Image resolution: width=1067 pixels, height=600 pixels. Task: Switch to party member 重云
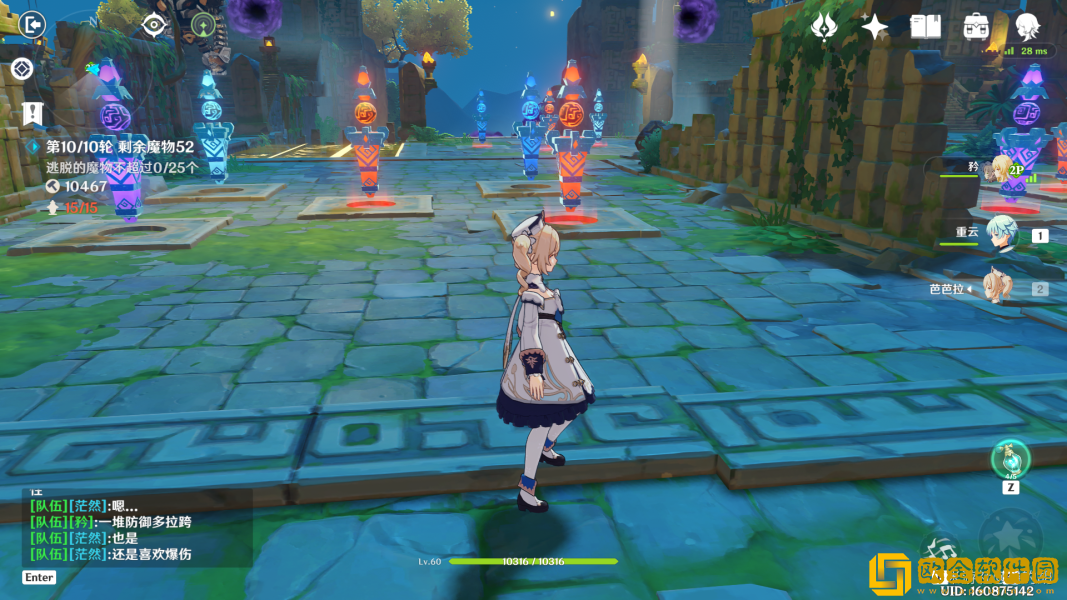coord(1000,234)
